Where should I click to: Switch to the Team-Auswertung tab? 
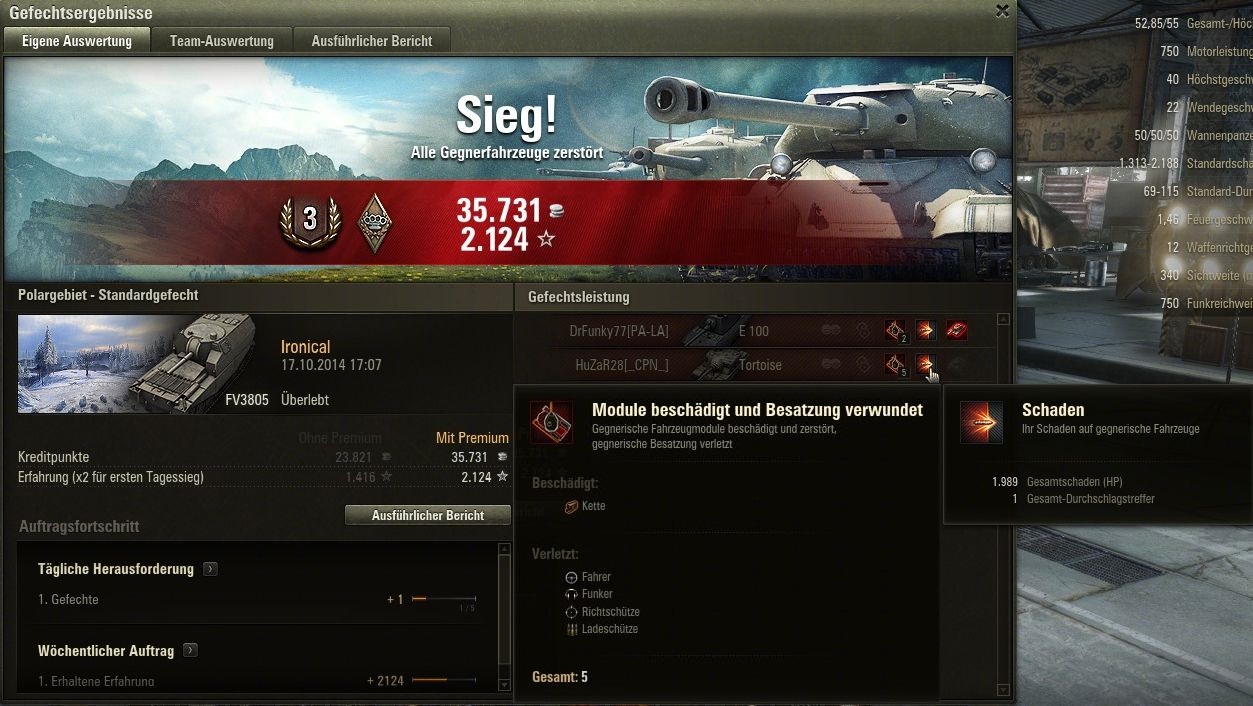[221, 41]
